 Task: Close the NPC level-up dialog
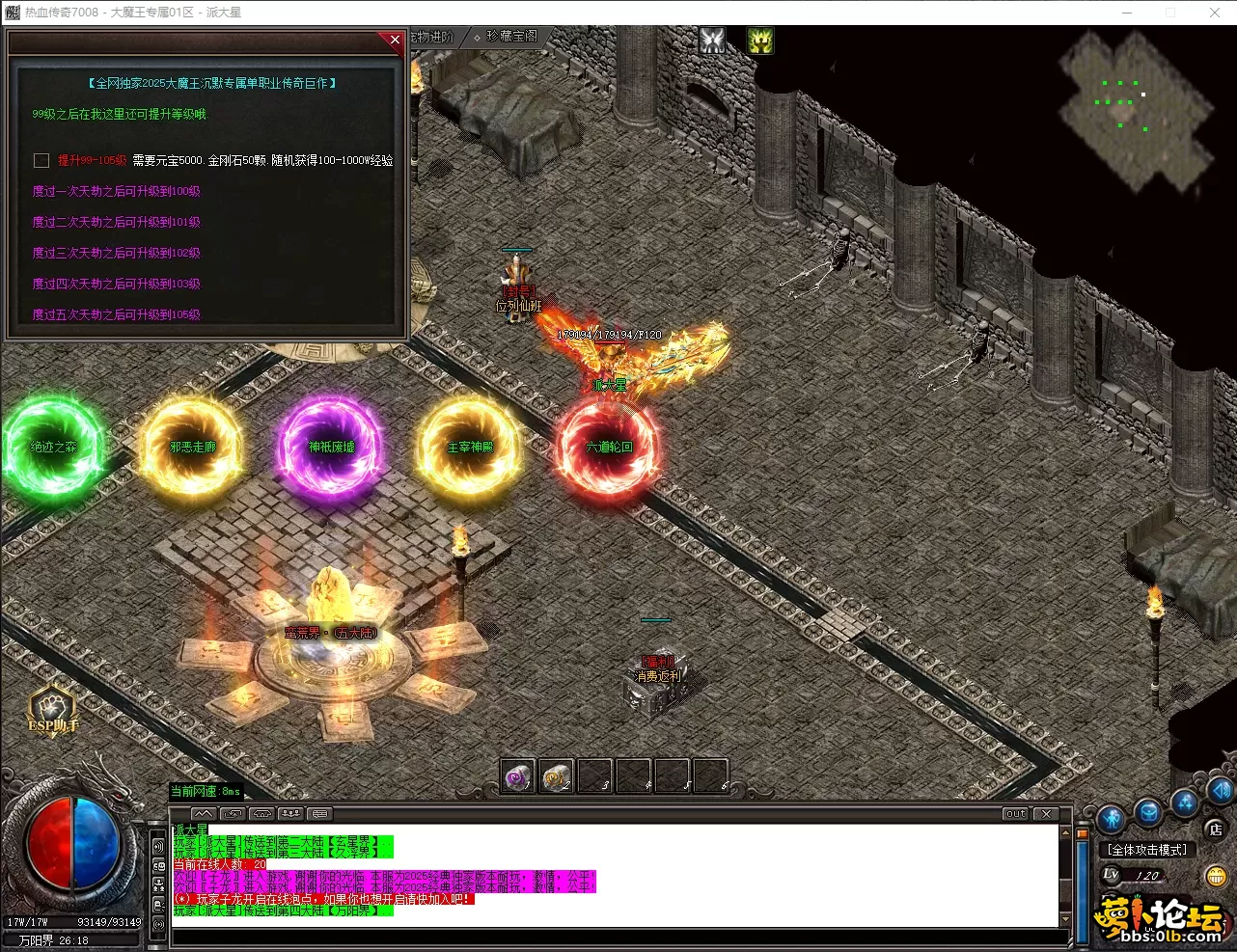click(x=395, y=40)
